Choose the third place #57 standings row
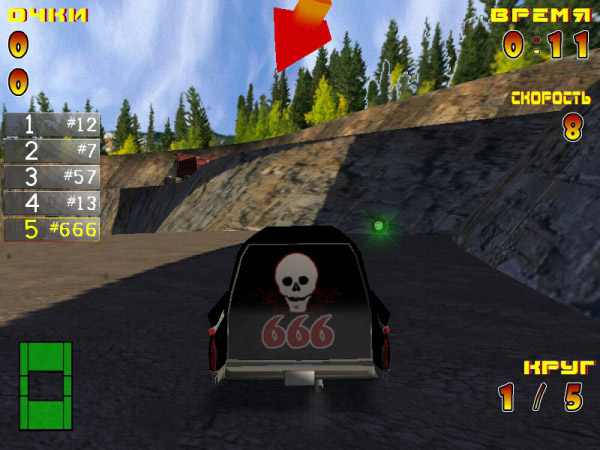The image size is (600, 450). [52, 177]
